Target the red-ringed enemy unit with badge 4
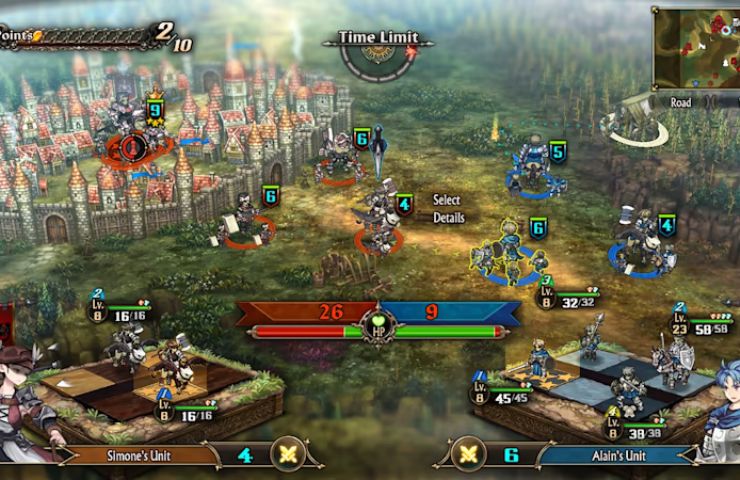 coord(377,222)
